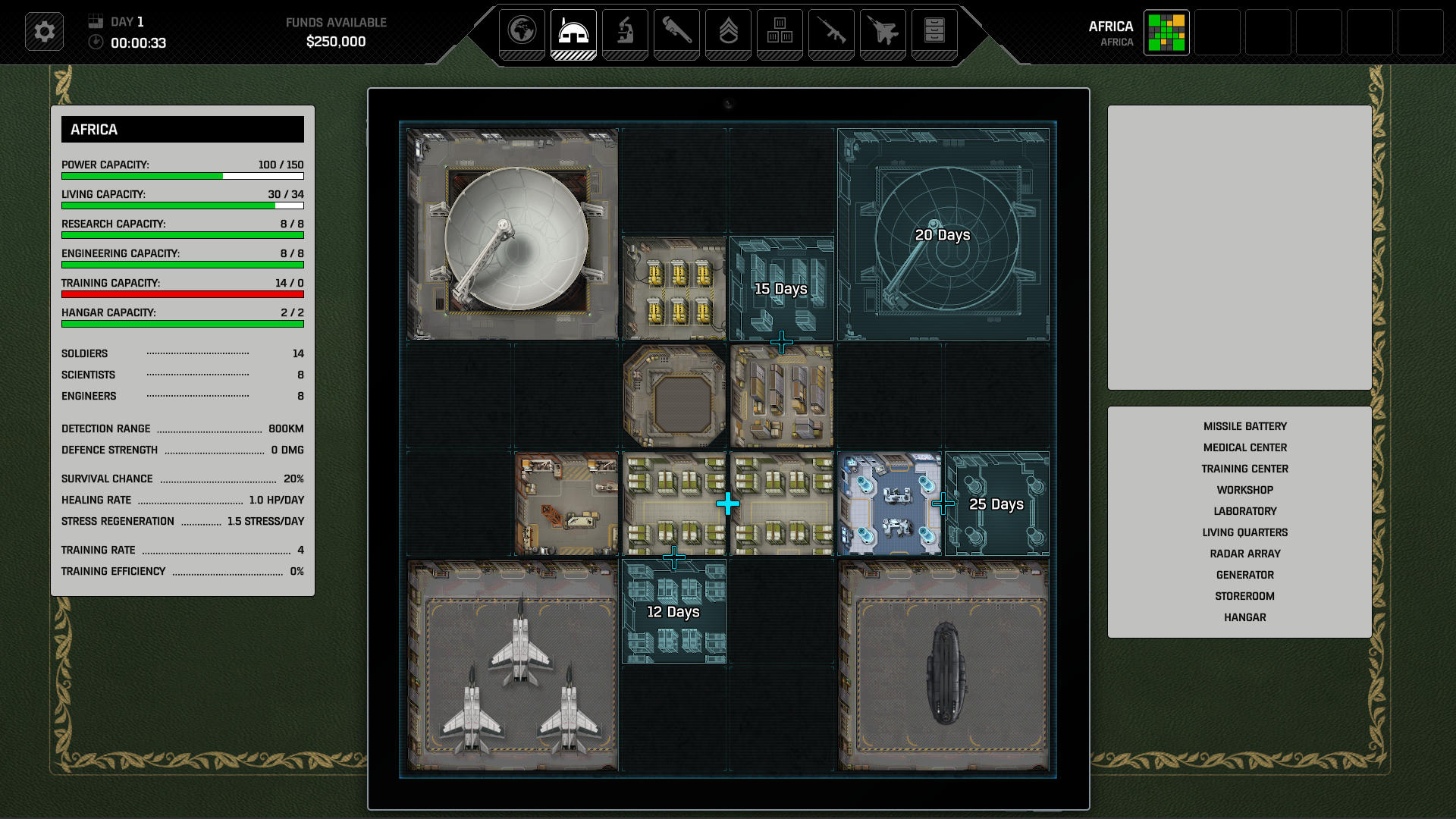Select the base management dome icon
This screenshot has width=1456, height=819.
tap(574, 33)
